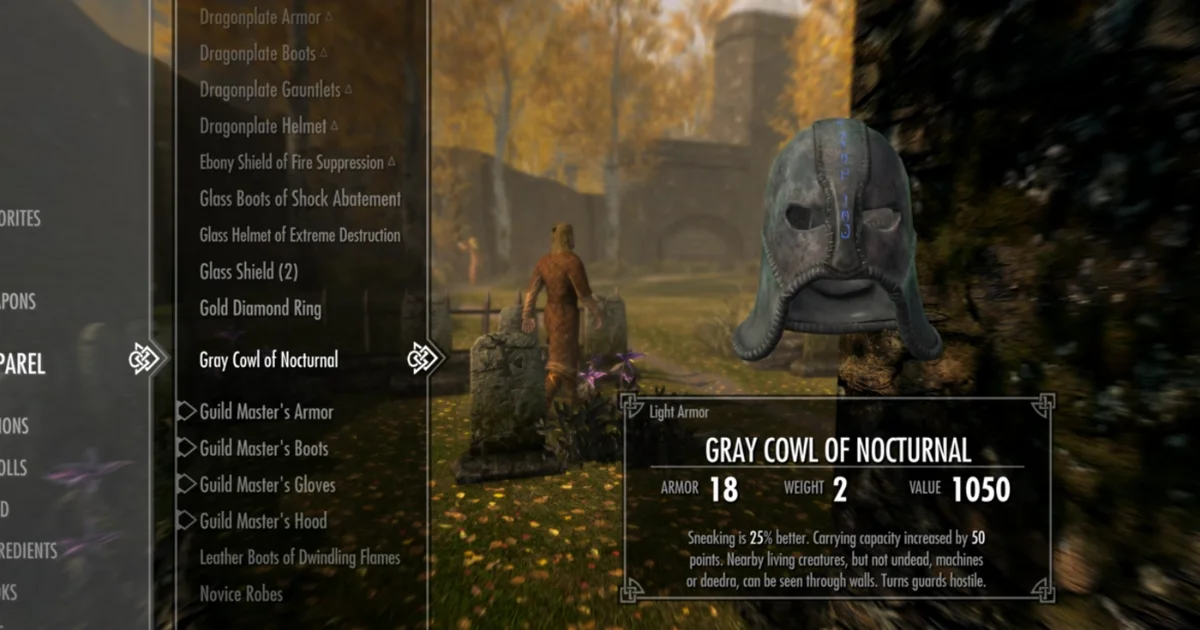
Task: Choose the Dragonplate Boots entry
Action: point(257,54)
